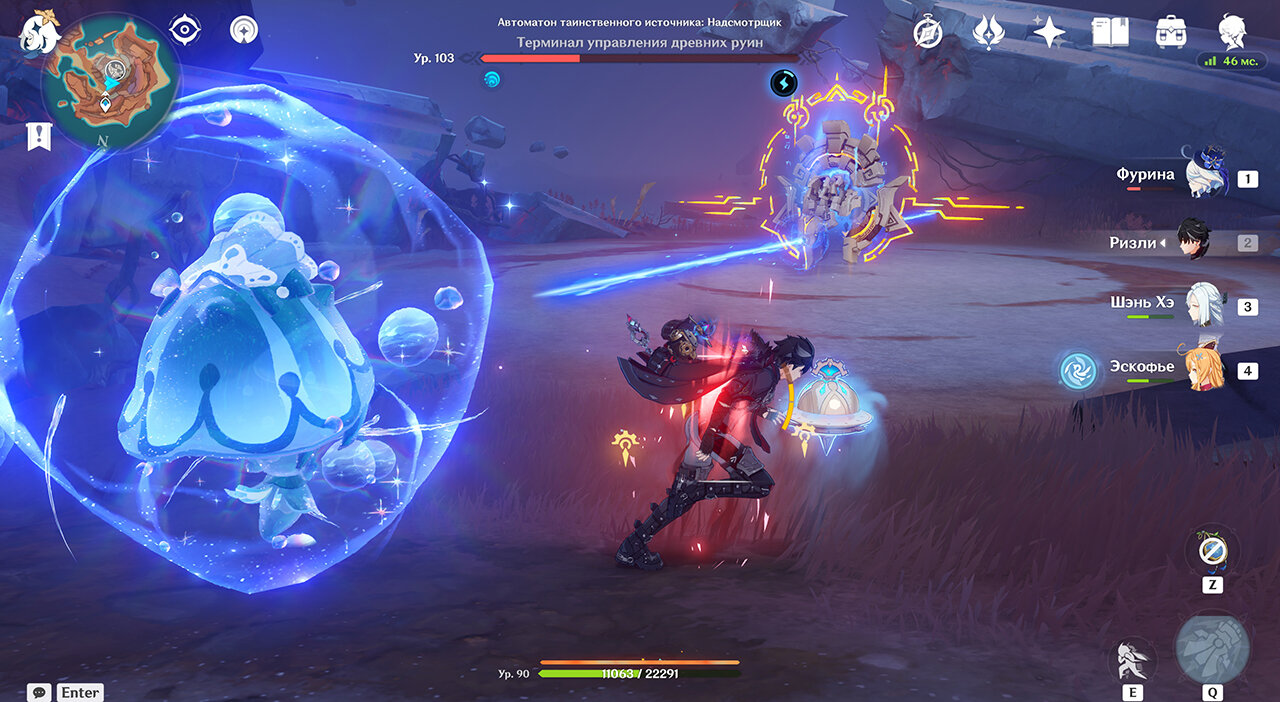Open the Adventurer Handbook book icon

click(x=1110, y=33)
